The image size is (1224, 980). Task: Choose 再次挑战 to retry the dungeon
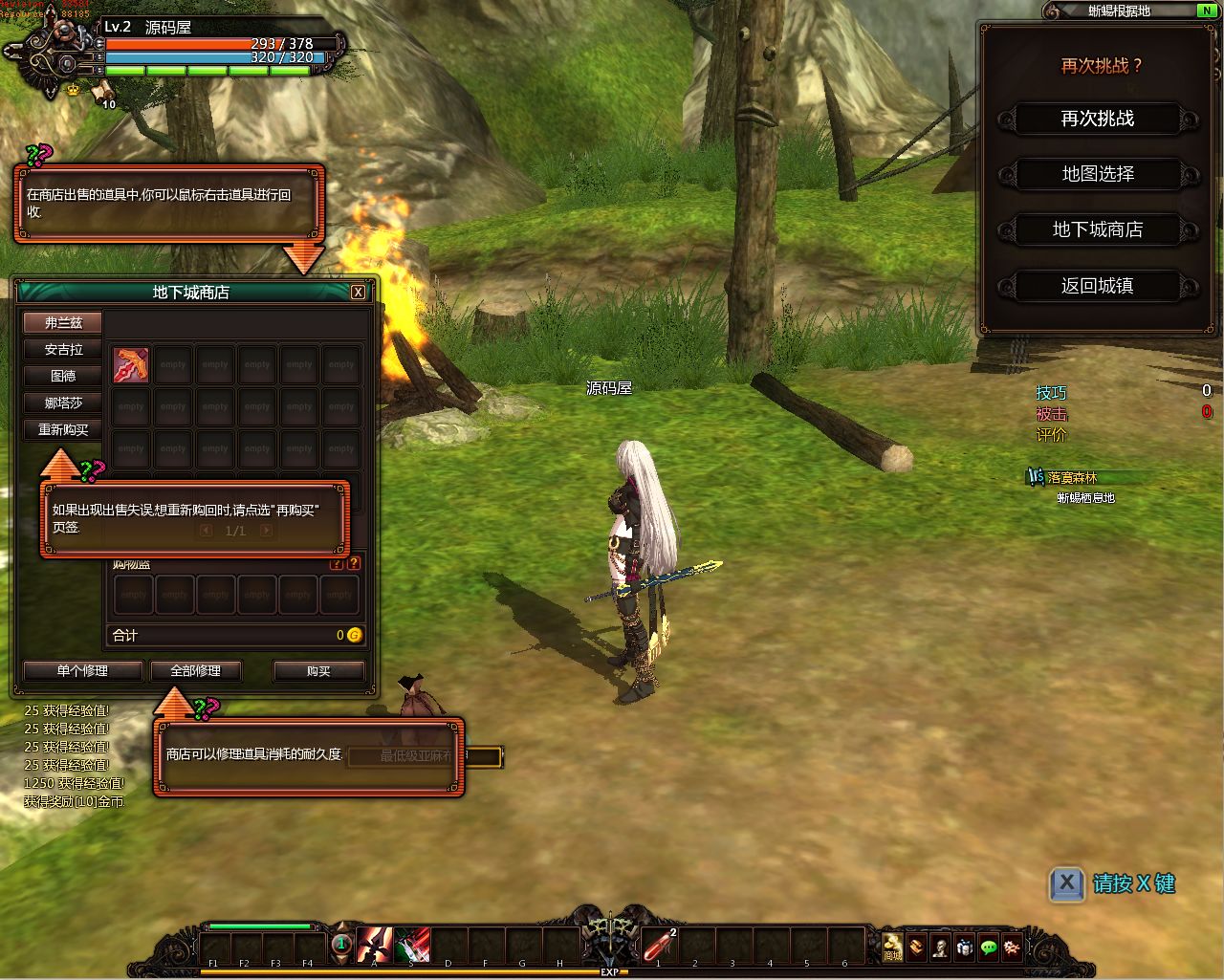pos(1097,120)
